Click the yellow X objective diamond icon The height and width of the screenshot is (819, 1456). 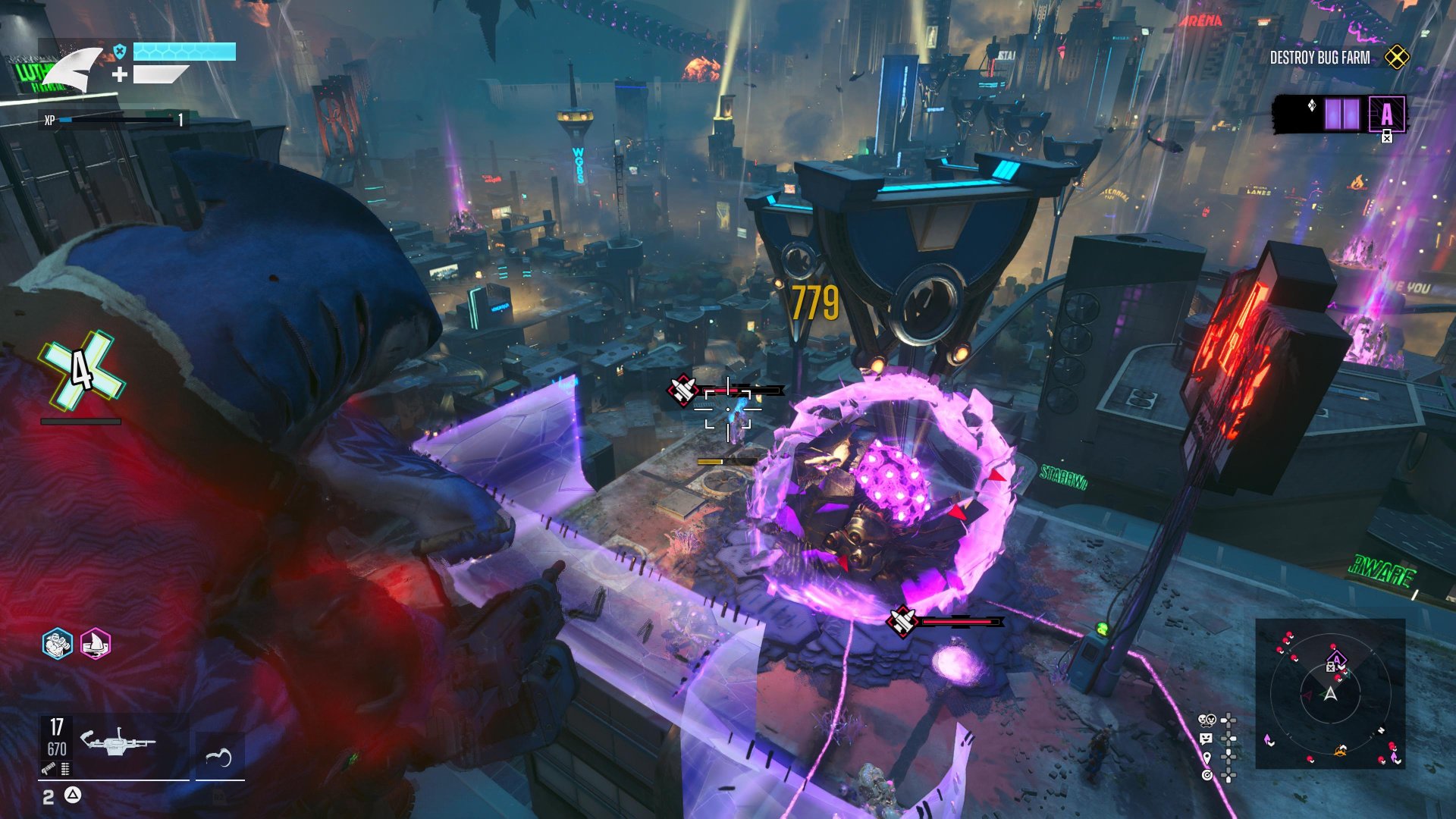1397,58
